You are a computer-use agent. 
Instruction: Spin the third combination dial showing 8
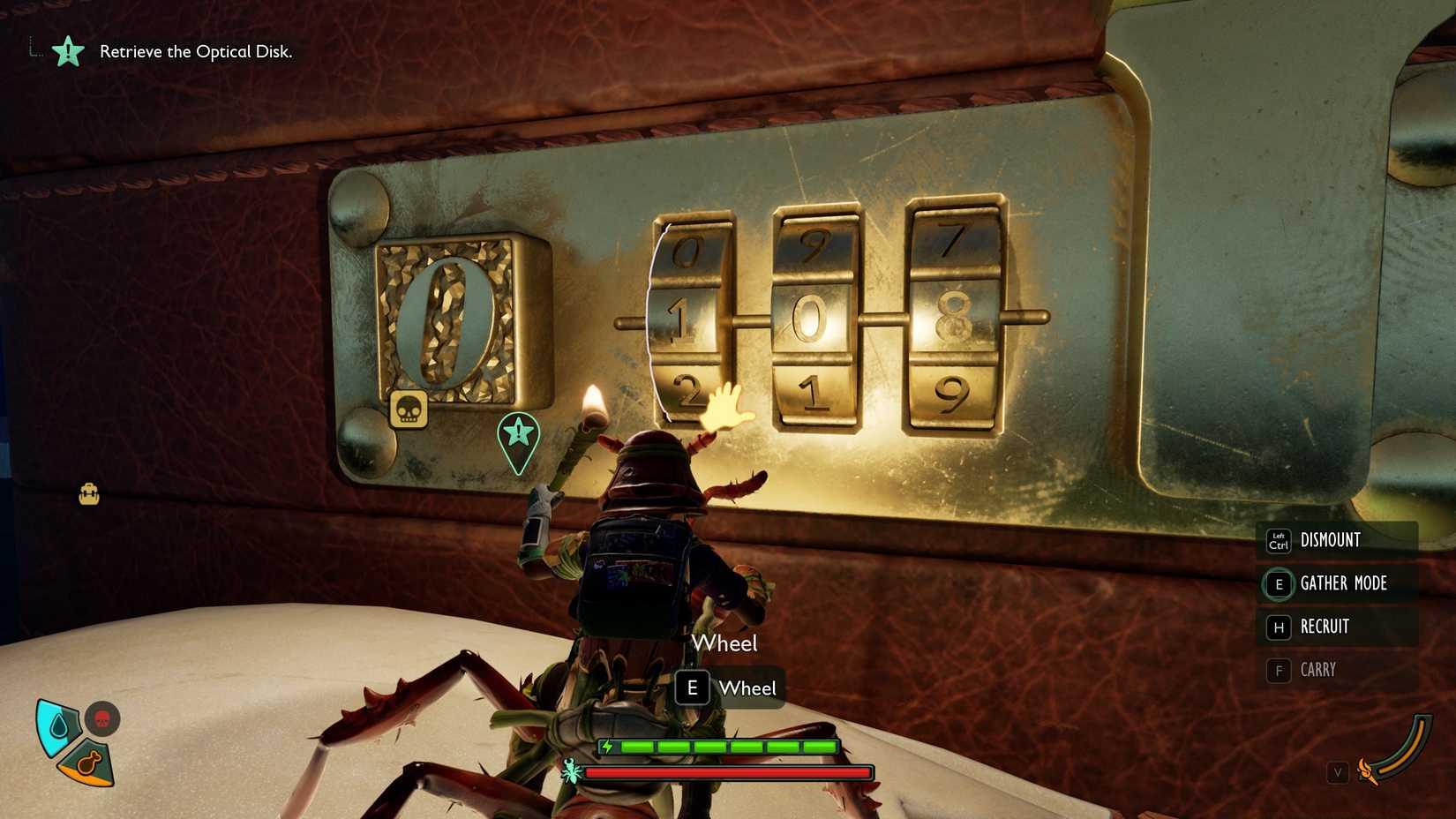coord(951,318)
